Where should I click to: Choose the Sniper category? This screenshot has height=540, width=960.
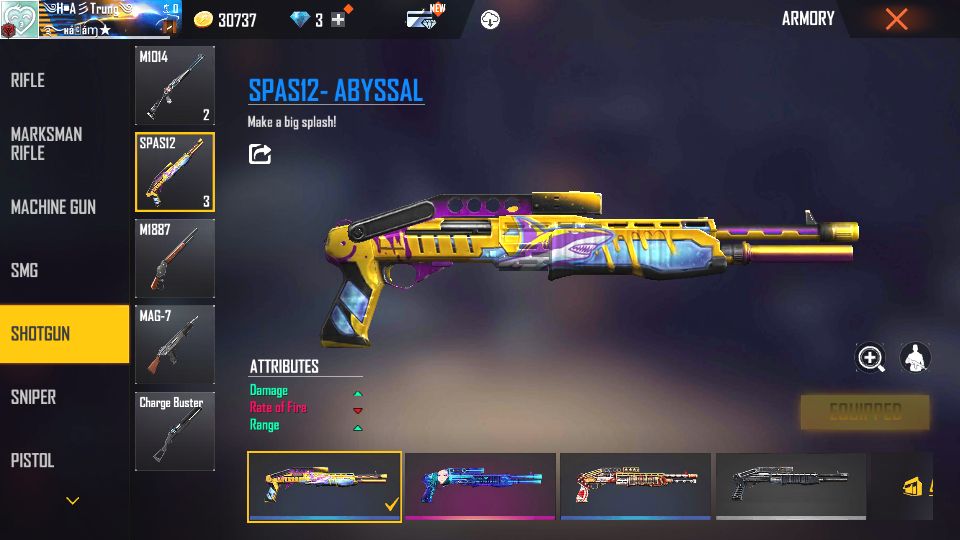(33, 397)
